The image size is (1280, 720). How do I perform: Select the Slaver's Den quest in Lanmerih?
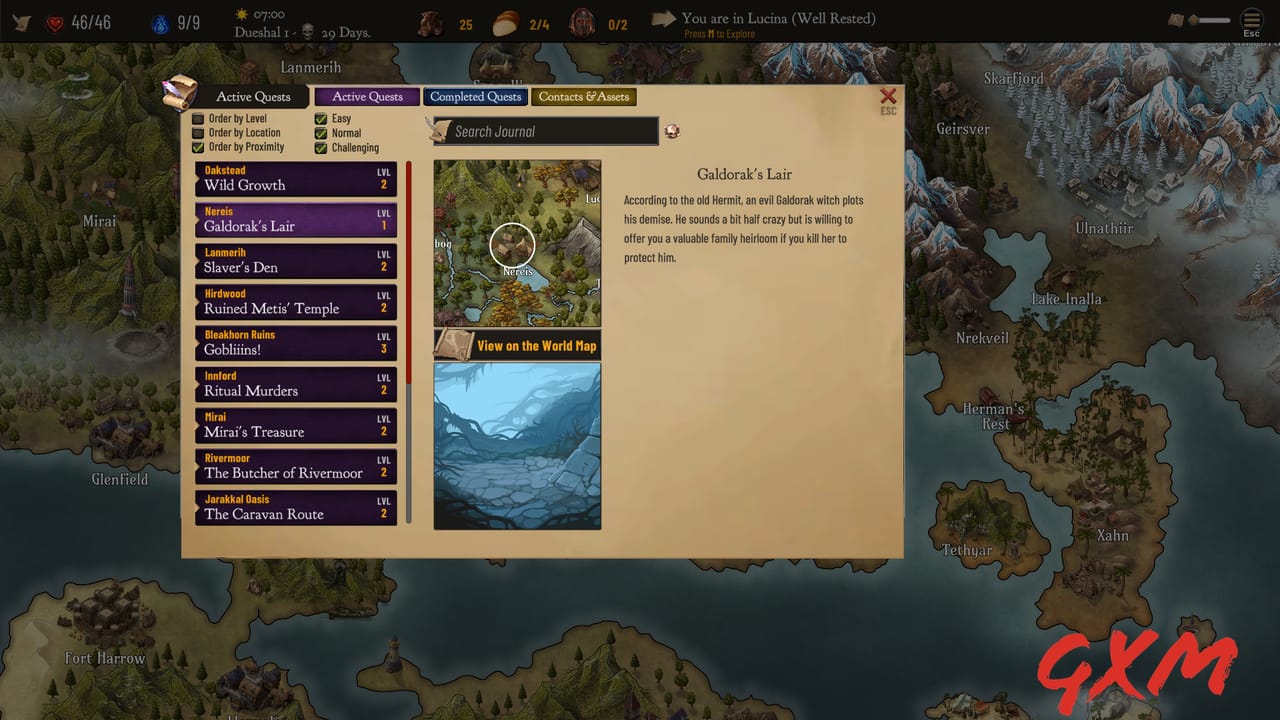(295, 261)
